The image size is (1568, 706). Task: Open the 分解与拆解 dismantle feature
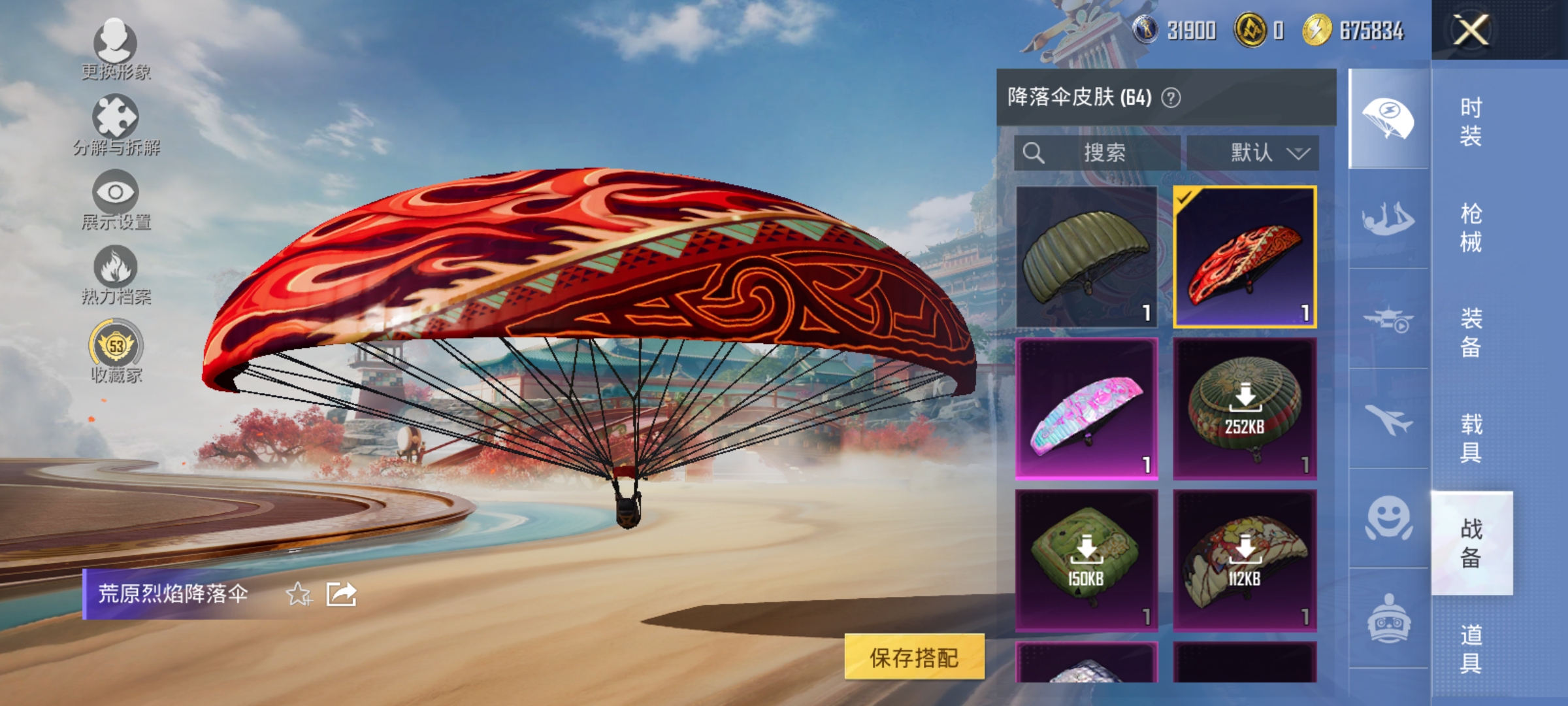116,124
